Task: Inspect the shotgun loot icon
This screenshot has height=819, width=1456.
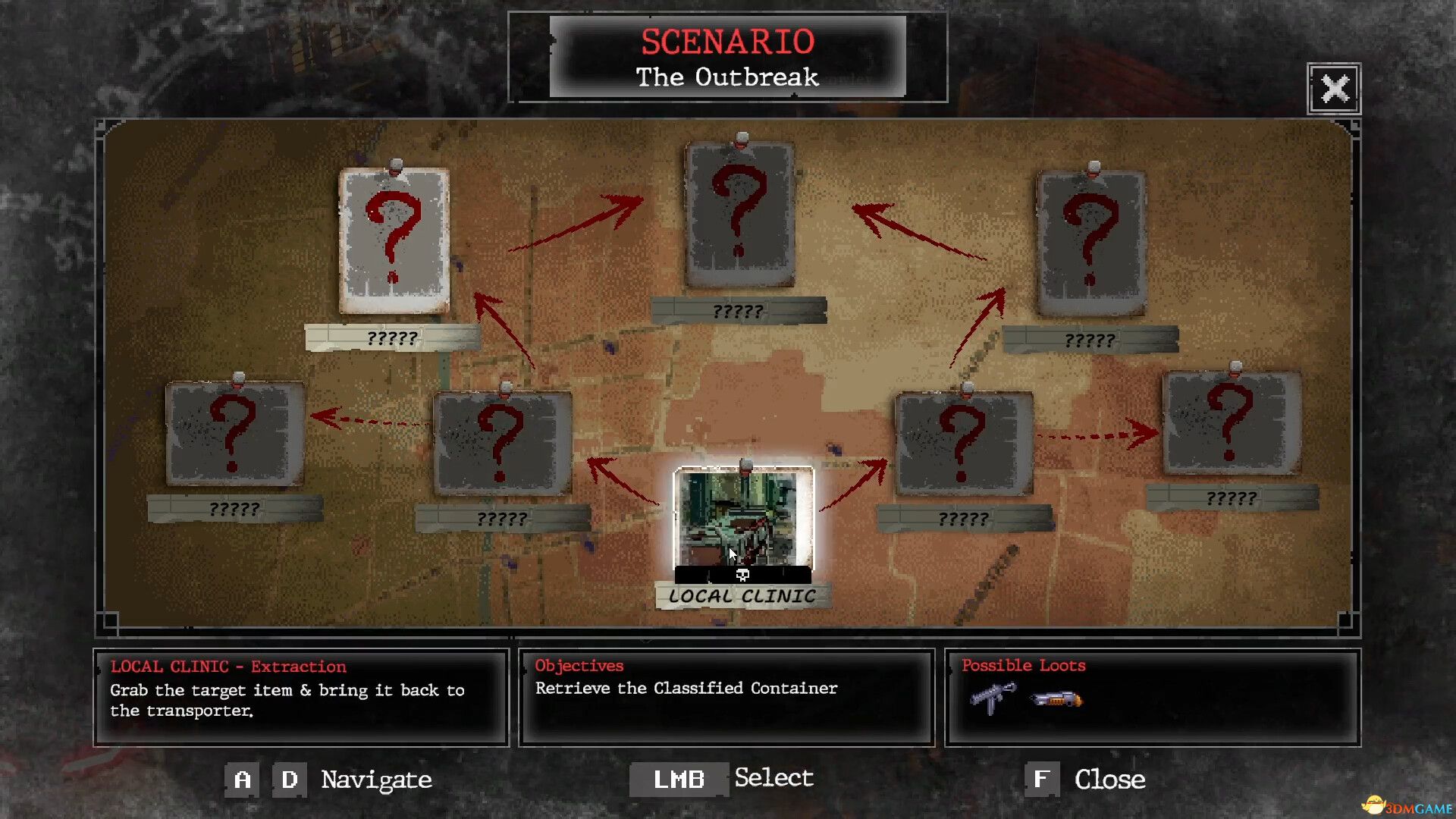Action: tap(1057, 698)
